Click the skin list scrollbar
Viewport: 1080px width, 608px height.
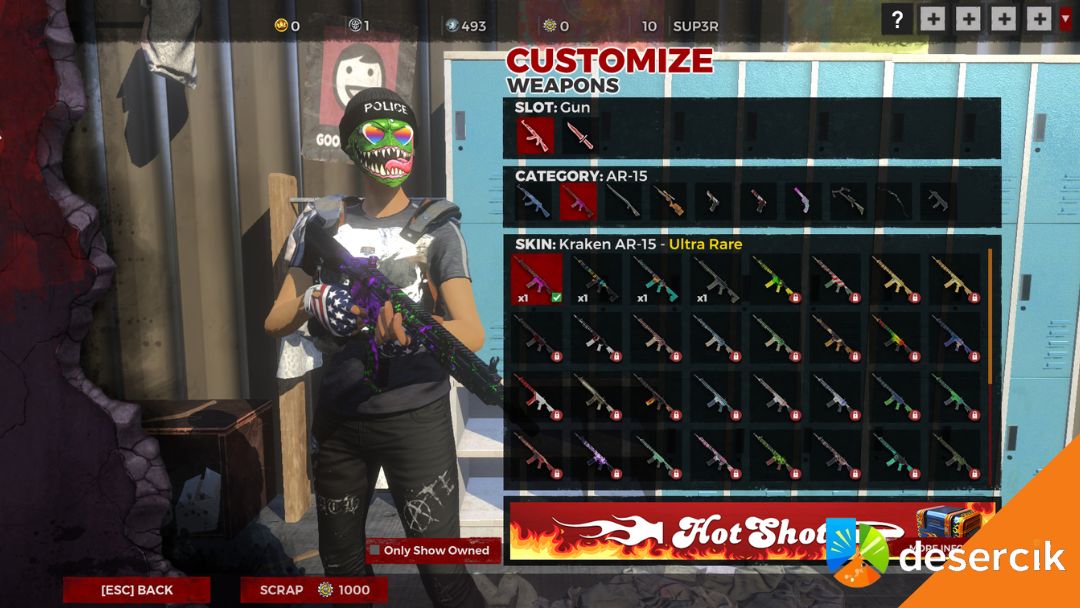(x=990, y=320)
